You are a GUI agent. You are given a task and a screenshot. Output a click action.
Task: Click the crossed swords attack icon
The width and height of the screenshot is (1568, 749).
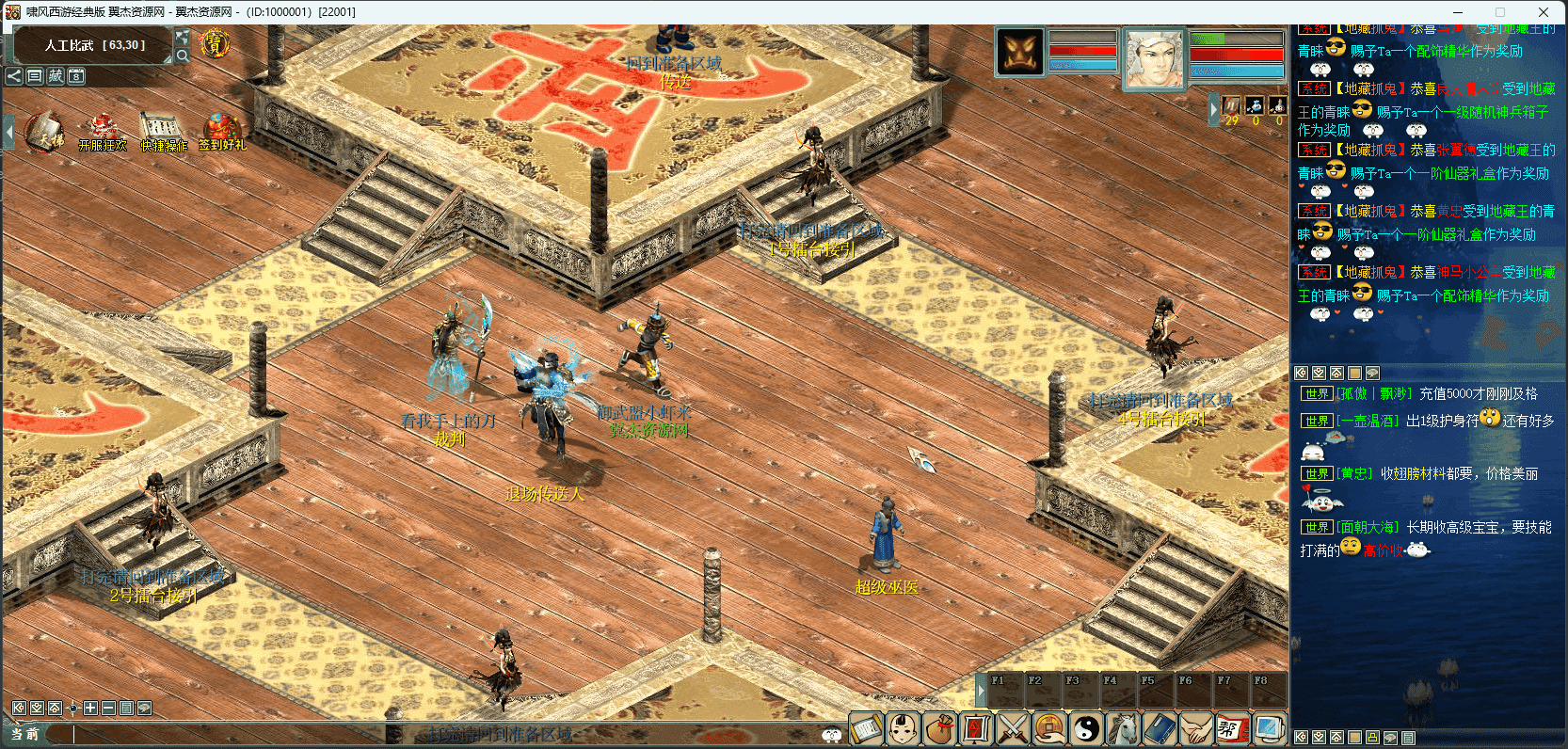pyautogui.click(x=1013, y=729)
